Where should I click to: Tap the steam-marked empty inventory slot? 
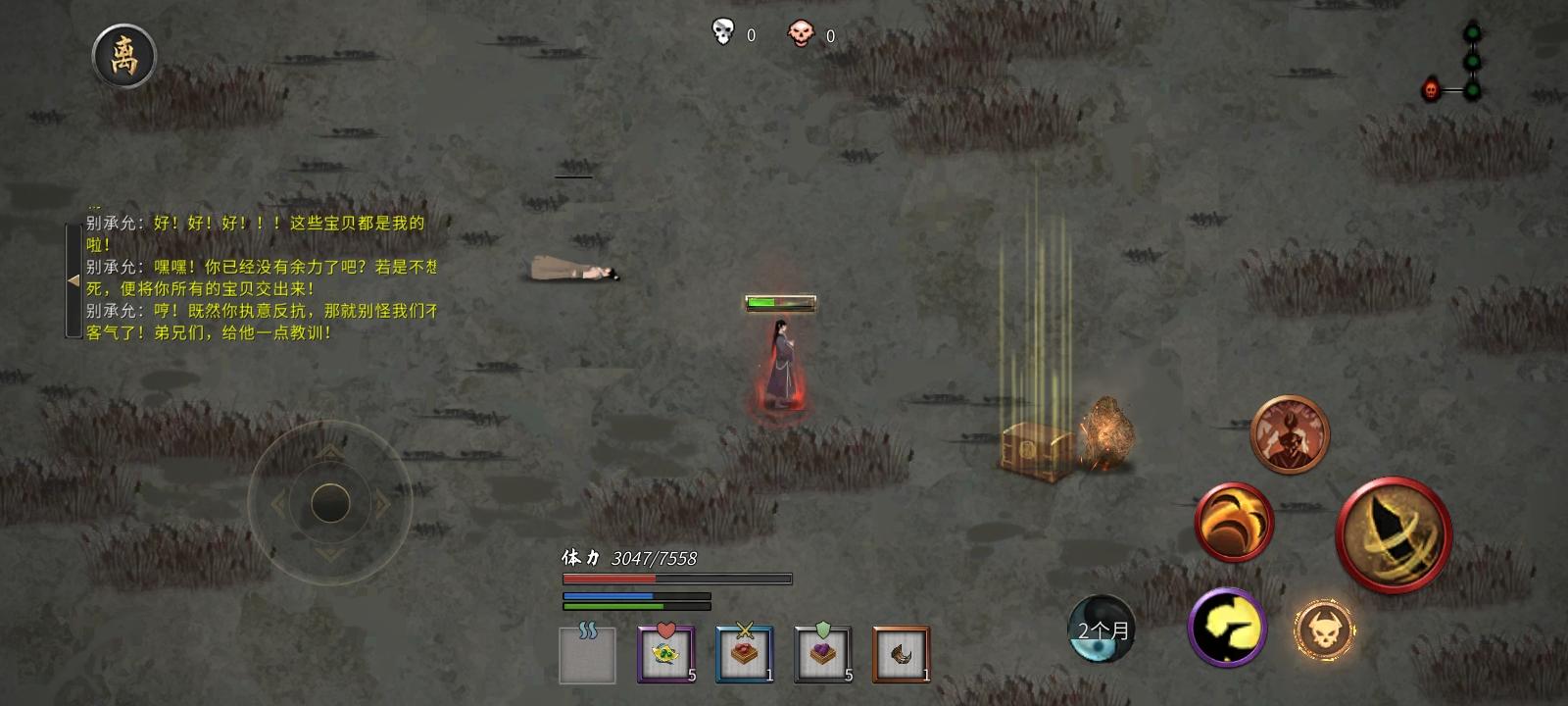pyautogui.click(x=584, y=652)
